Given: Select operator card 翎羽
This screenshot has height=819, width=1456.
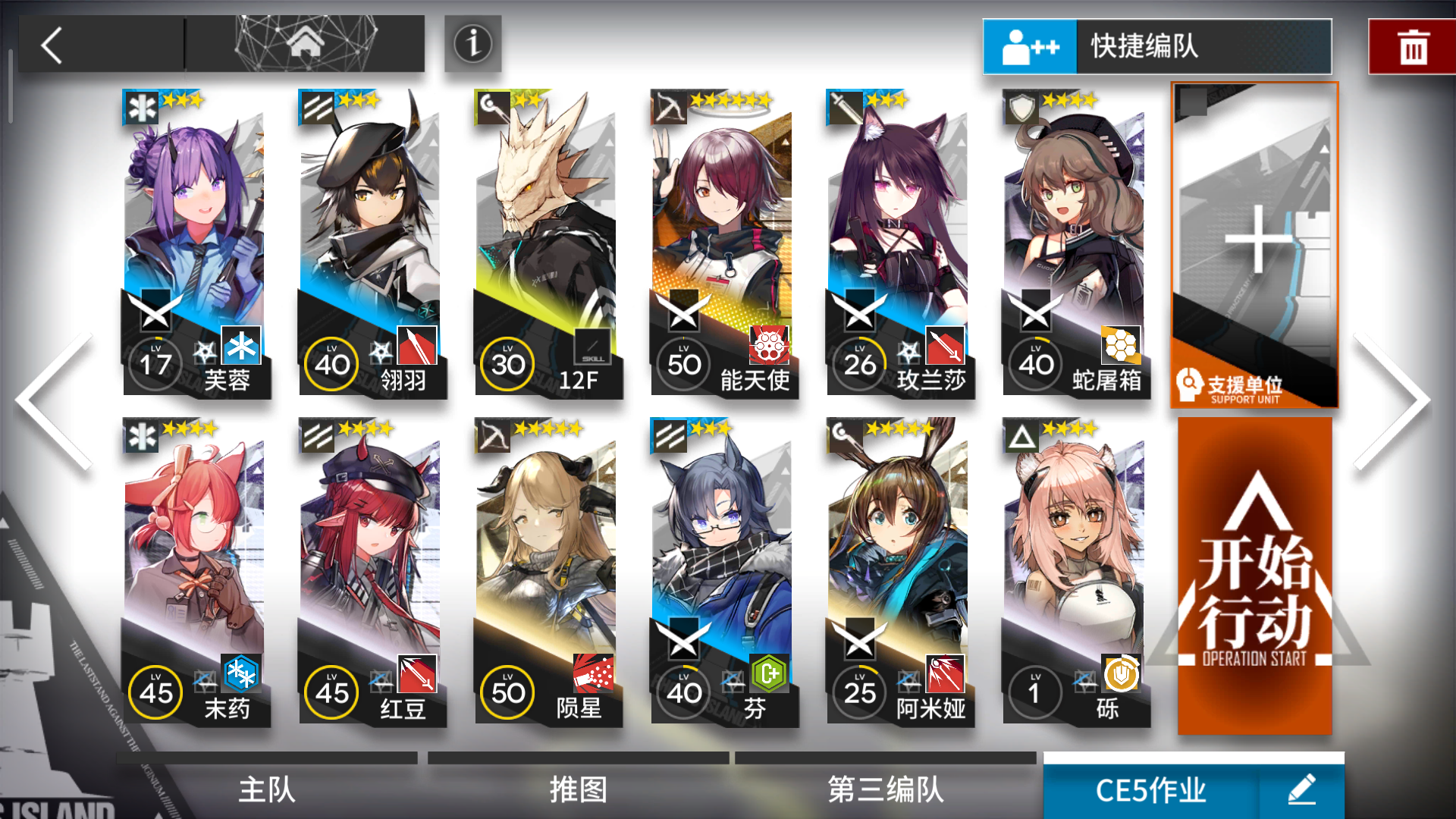Looking at the screenshot, I should (372, 243).
